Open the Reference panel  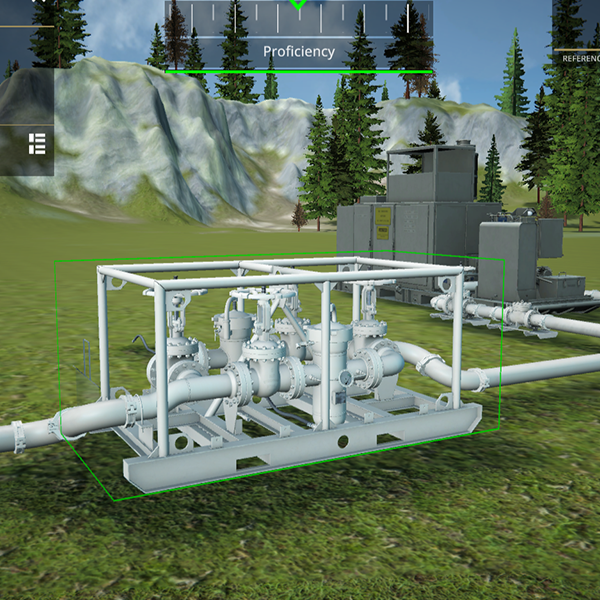pyautogui.click(x=579, y=58)
